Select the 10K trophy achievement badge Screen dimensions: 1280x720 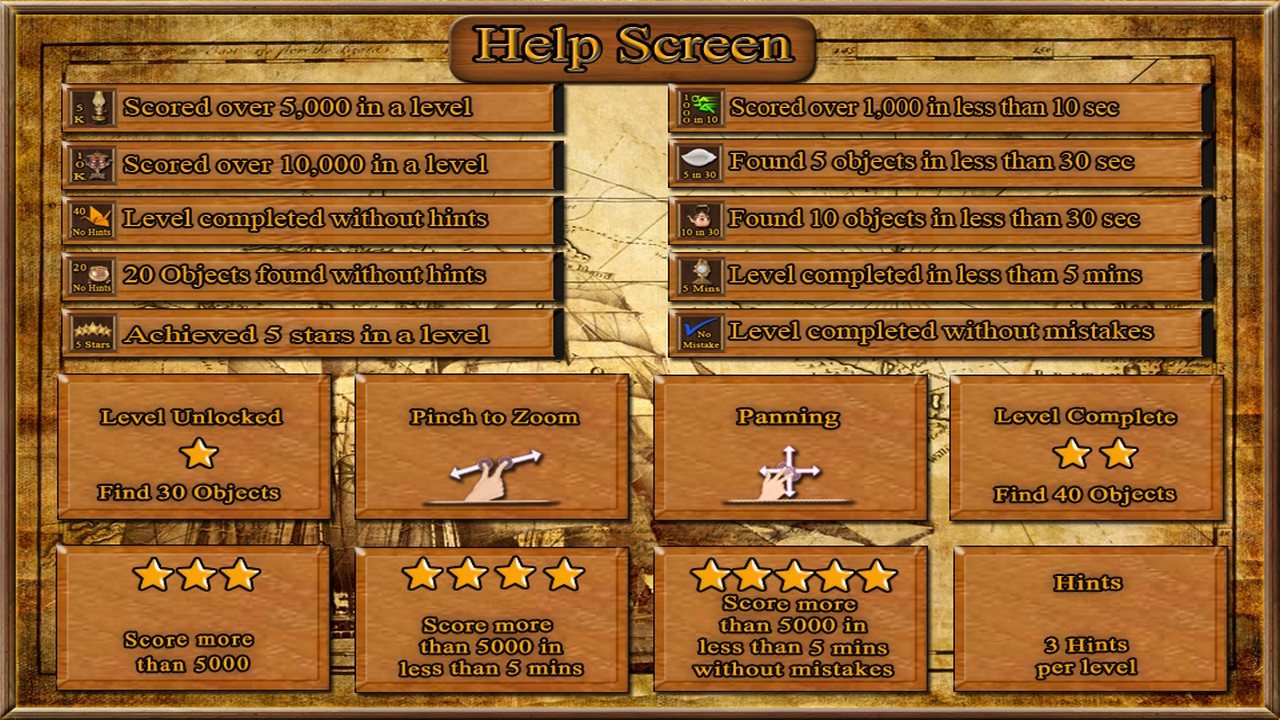pyautogui.click(x=91, y=164)
